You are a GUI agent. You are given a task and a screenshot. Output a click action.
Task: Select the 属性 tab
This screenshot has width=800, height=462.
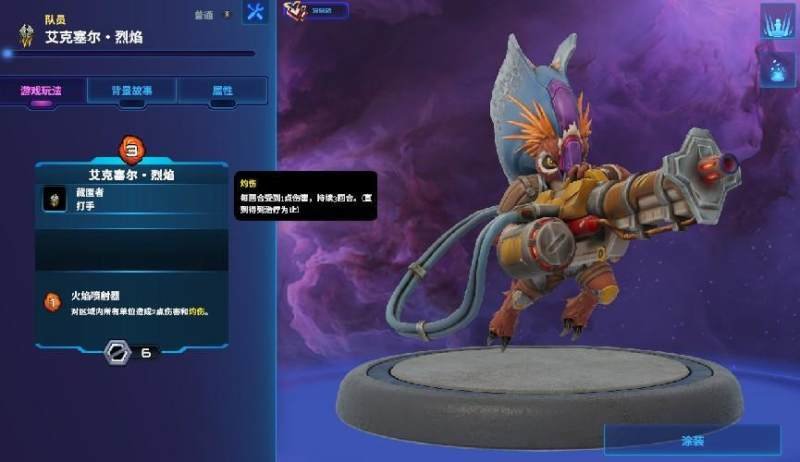pos(222,91)
